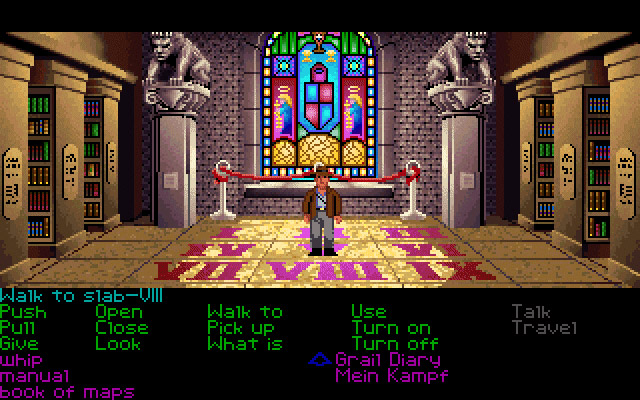Choose the Turn on verb
This screenshot has width=640, height=400.
pos(390,328)
